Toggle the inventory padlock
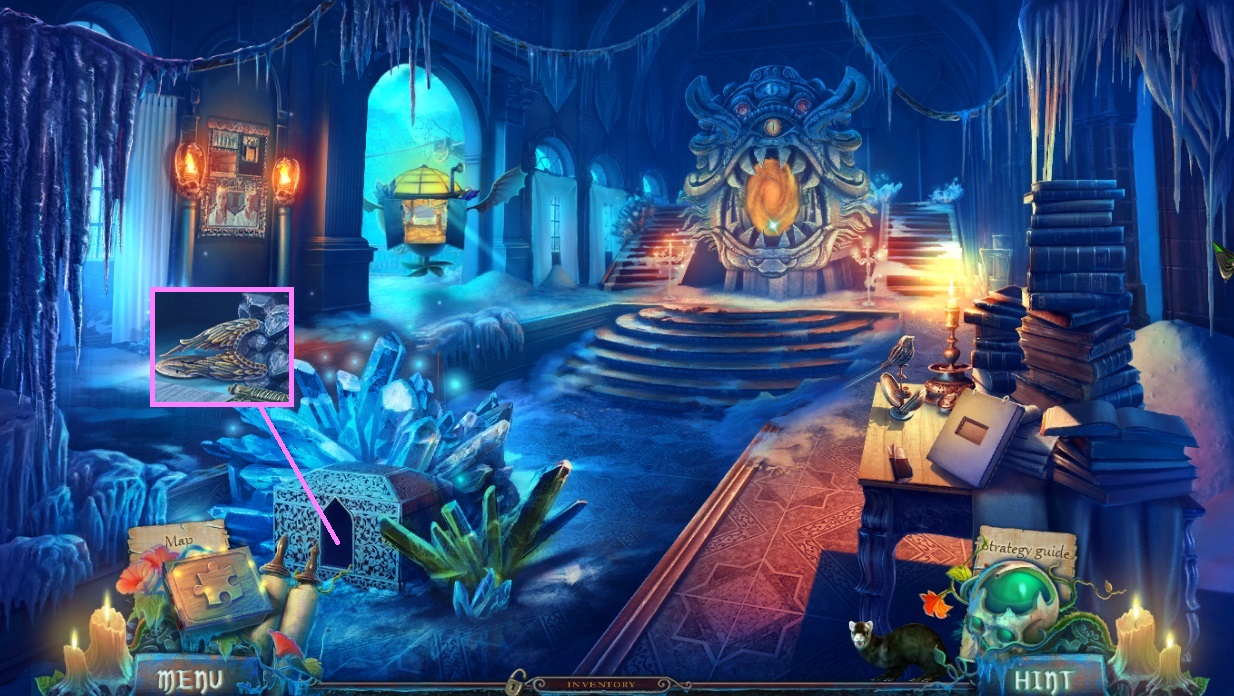The image size is (1234, 696). (516, 684)
